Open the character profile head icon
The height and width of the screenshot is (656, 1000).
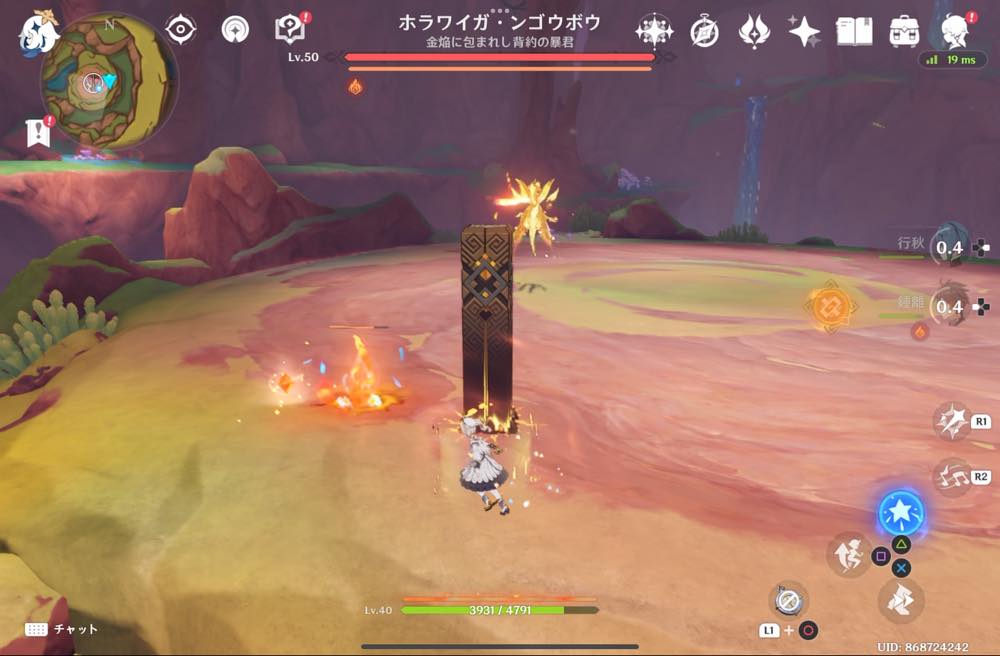[x=957, y=31]
